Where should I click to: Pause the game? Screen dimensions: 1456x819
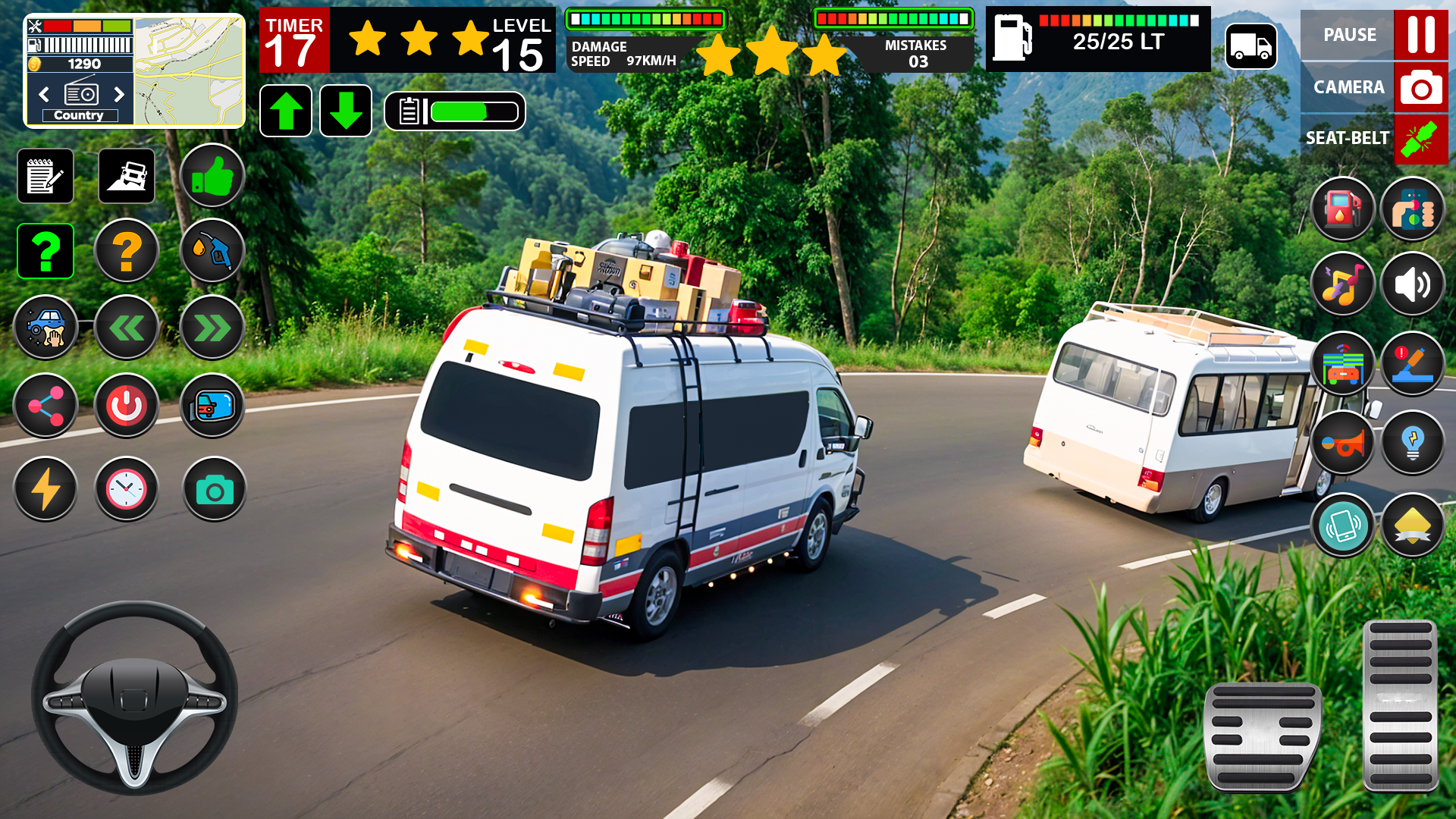point(1420,35)
